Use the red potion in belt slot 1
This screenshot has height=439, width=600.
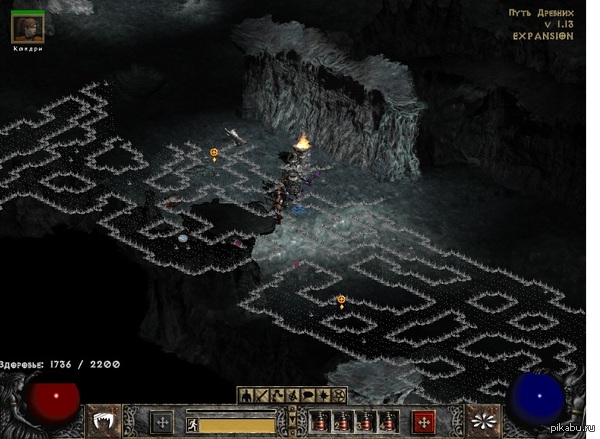click(322, 421)
